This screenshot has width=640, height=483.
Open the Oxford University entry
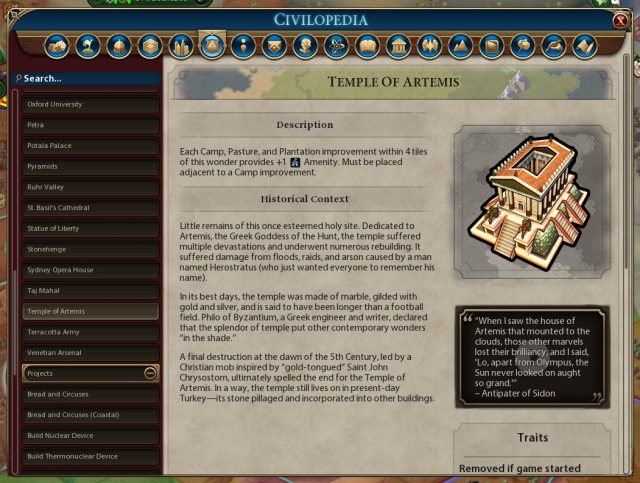91,104
